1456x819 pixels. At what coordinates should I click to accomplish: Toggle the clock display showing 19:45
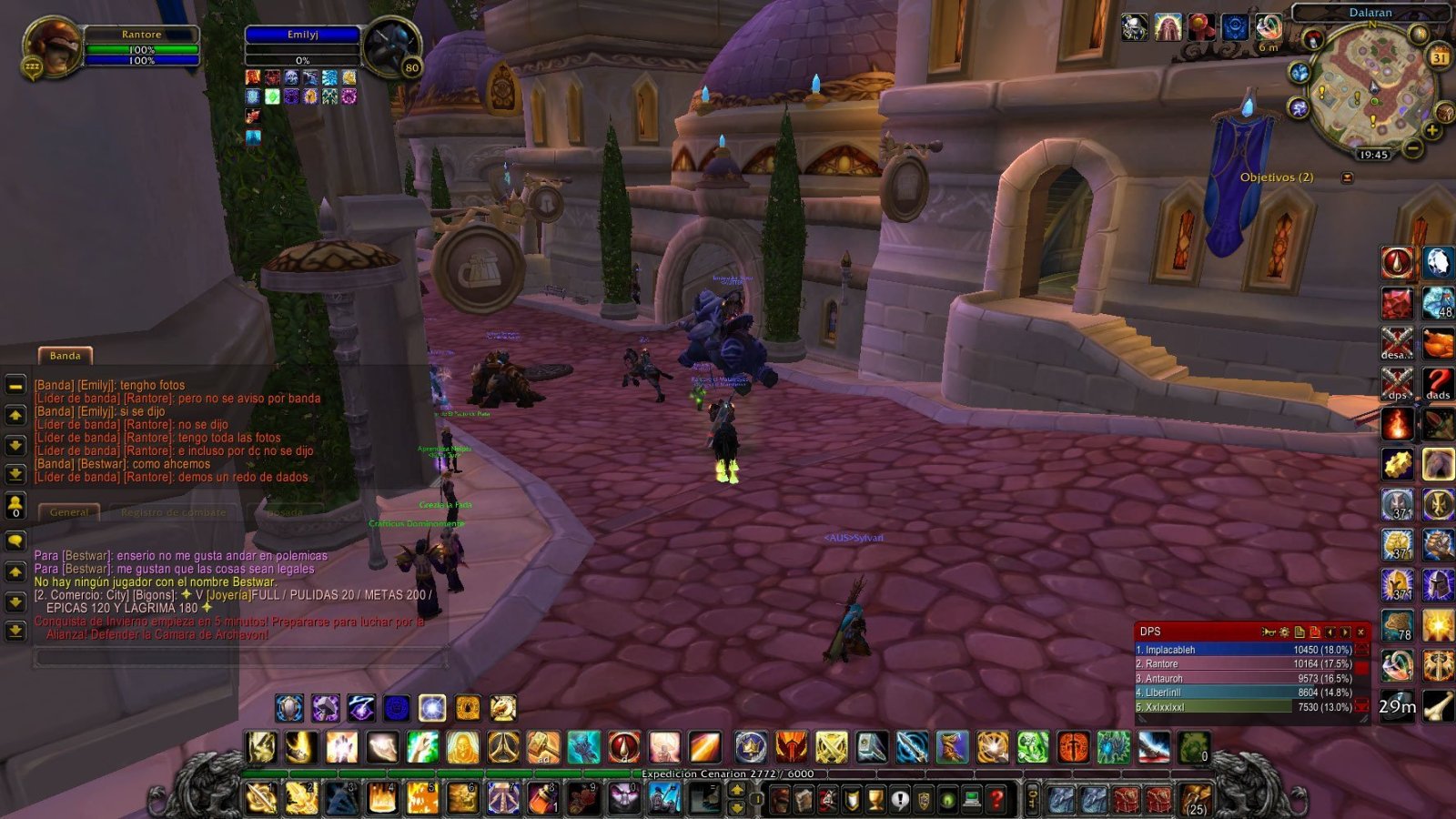click(1375, 154)
